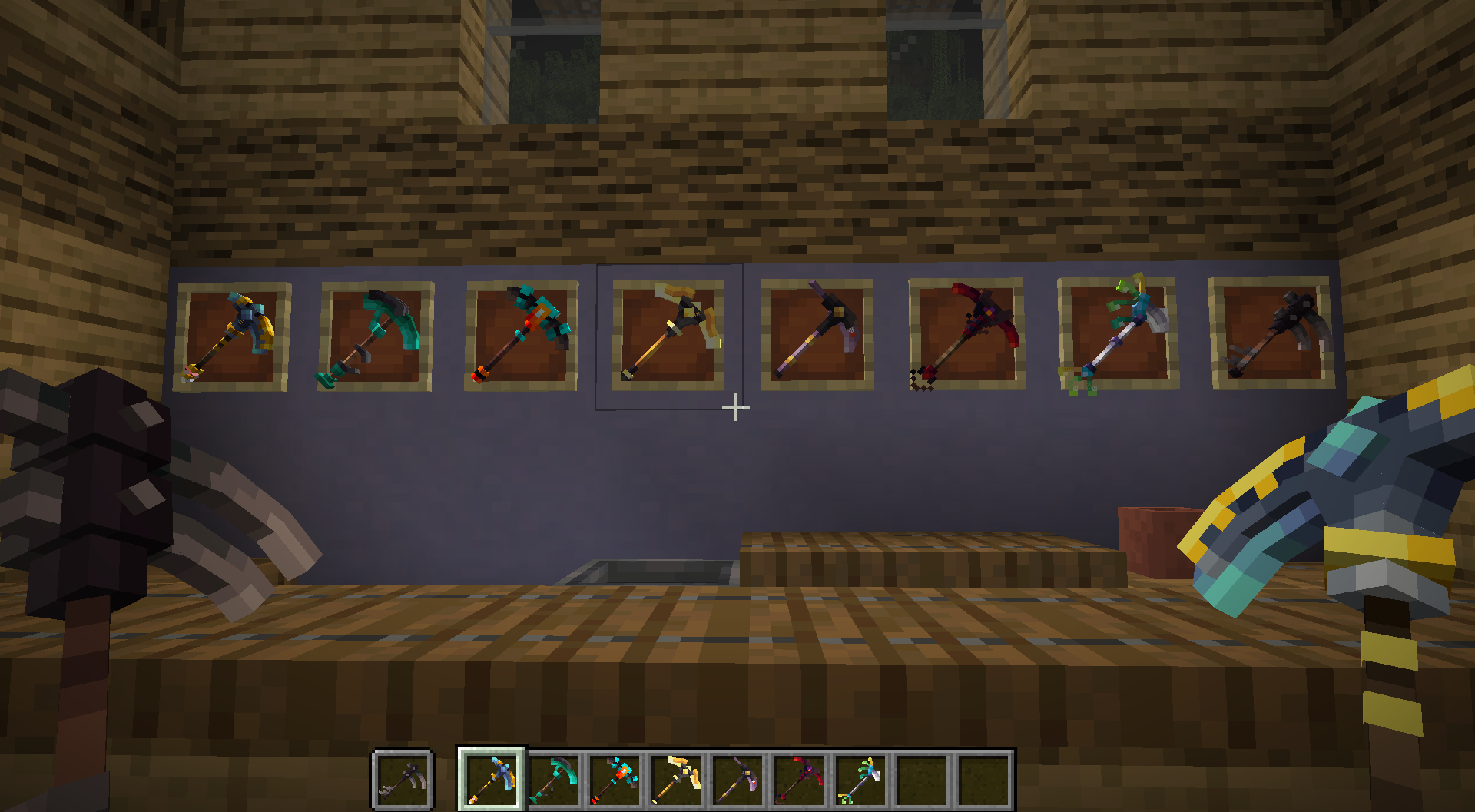Select the blue and gold pickaxe in the active hotbar slot
Screen dimensions: 1475x812
pyautogui.click(x=492, y=776)
